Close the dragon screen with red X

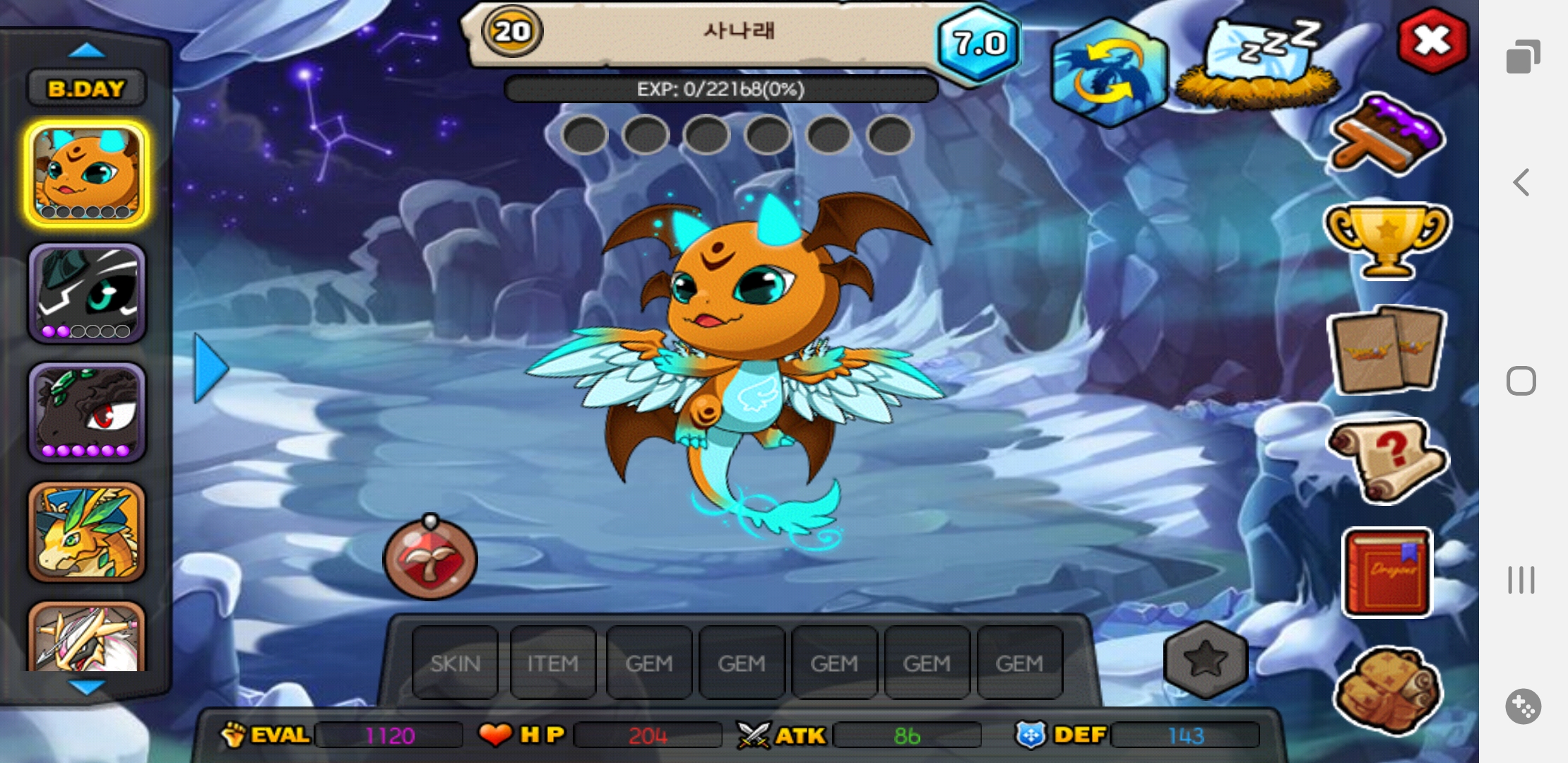tap(1432, 40)
